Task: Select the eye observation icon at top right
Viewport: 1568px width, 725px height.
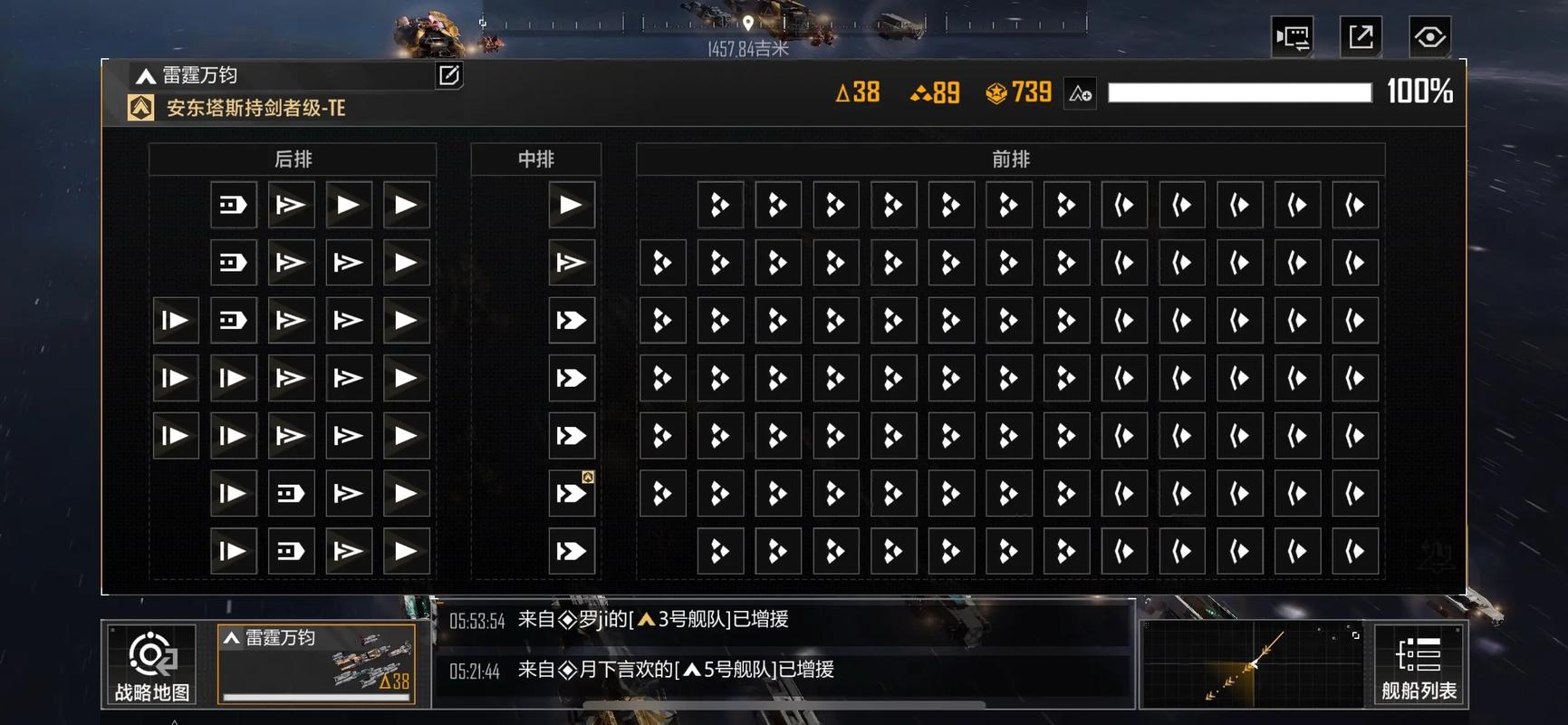Action: (x=1430, y=36)
